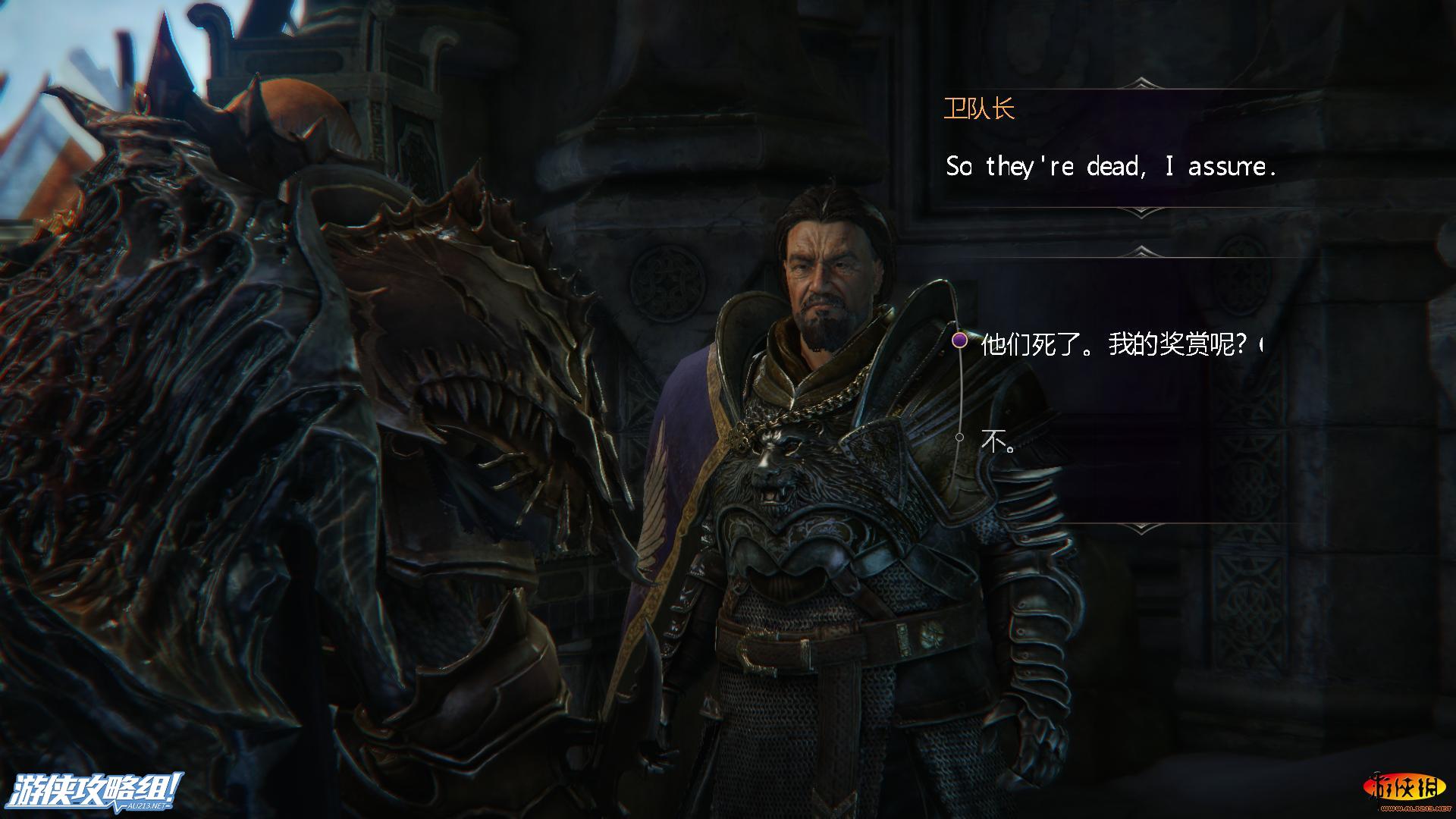Choose the reply 他们死了。我的奖赏呢?

tap(1113, 345)
